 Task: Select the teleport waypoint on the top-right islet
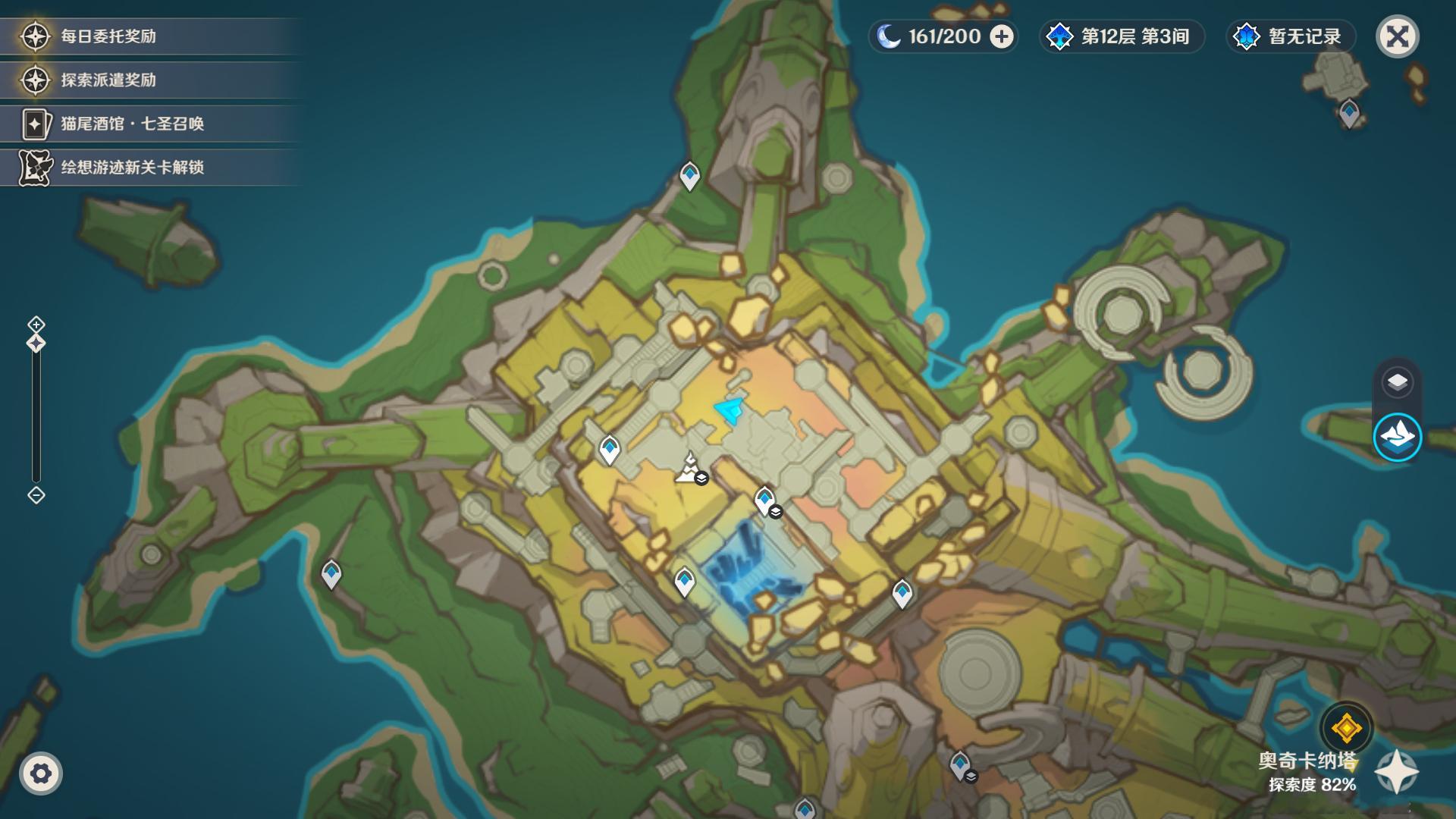pyautogui.click(x=1349, y=114)
